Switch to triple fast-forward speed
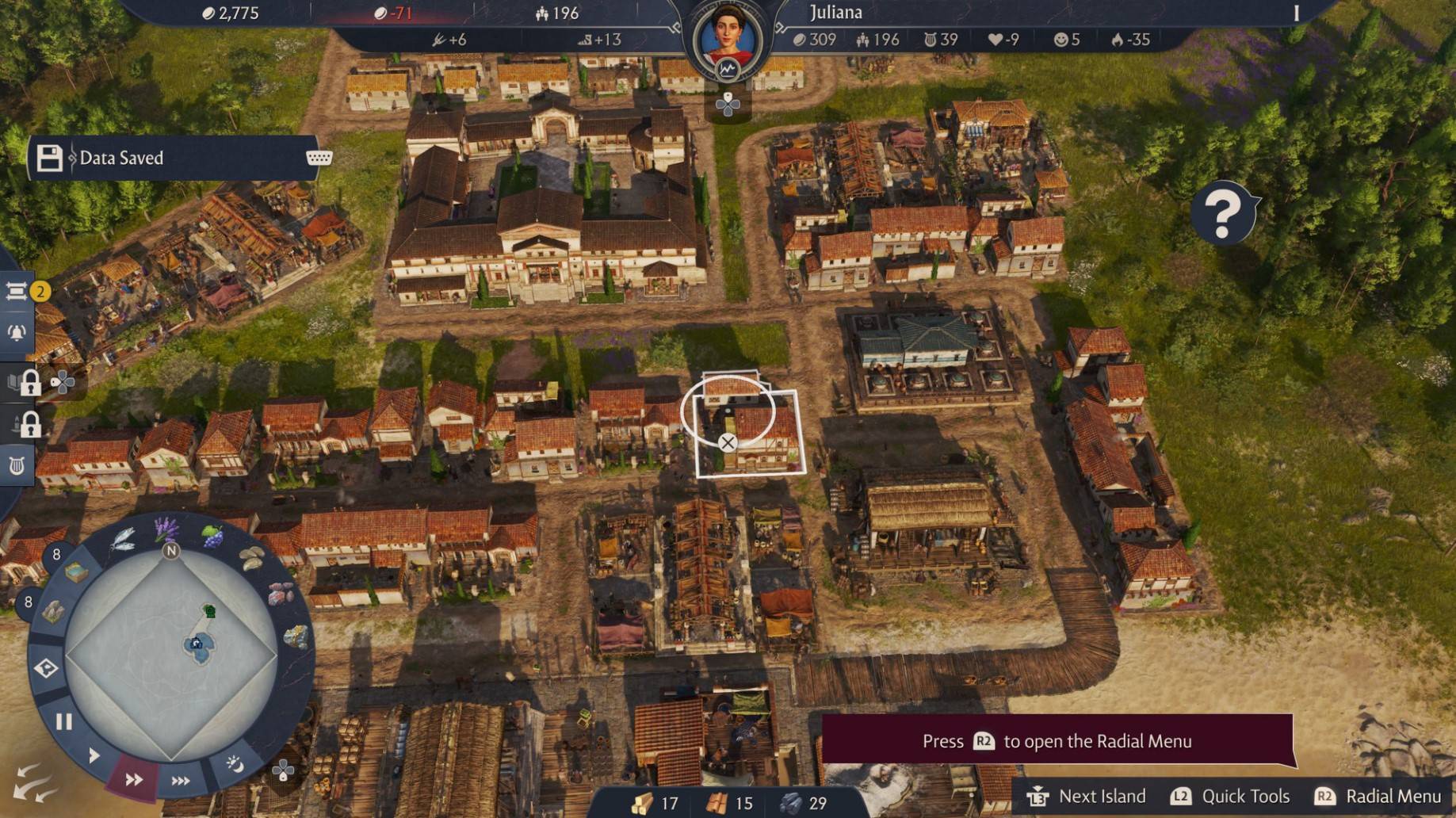This screenshot has height=818, width=1456. click(x=181, y=781)
